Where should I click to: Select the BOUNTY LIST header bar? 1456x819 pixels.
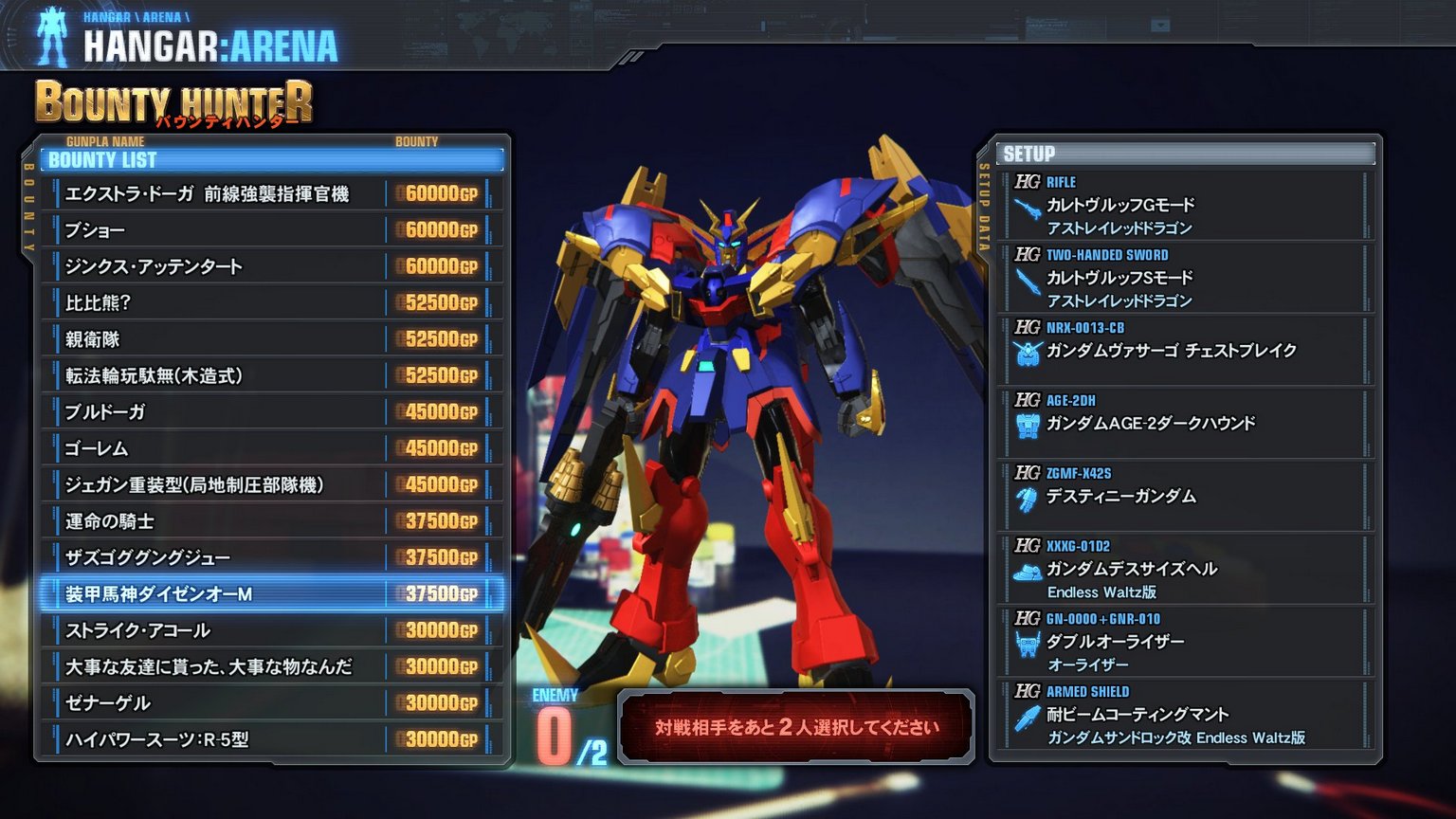[x=270, y=160]
